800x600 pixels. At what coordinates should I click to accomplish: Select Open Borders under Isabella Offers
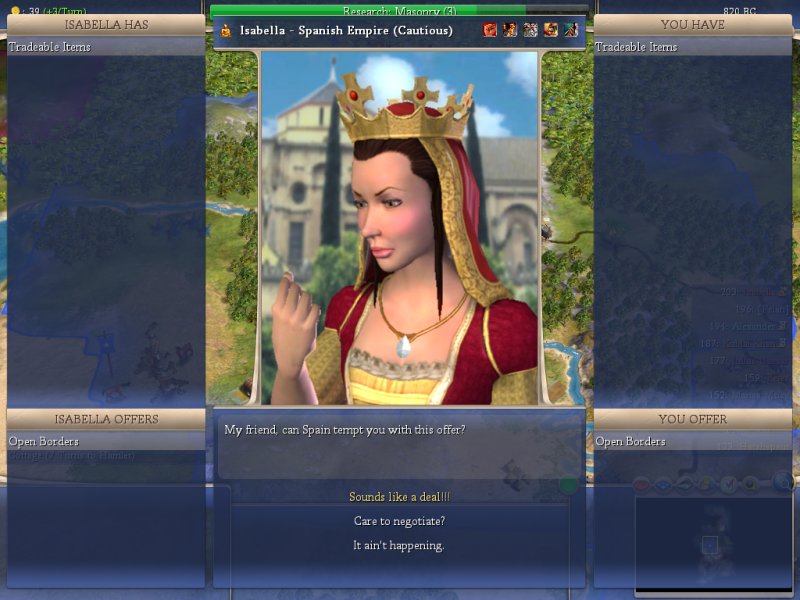44,441
